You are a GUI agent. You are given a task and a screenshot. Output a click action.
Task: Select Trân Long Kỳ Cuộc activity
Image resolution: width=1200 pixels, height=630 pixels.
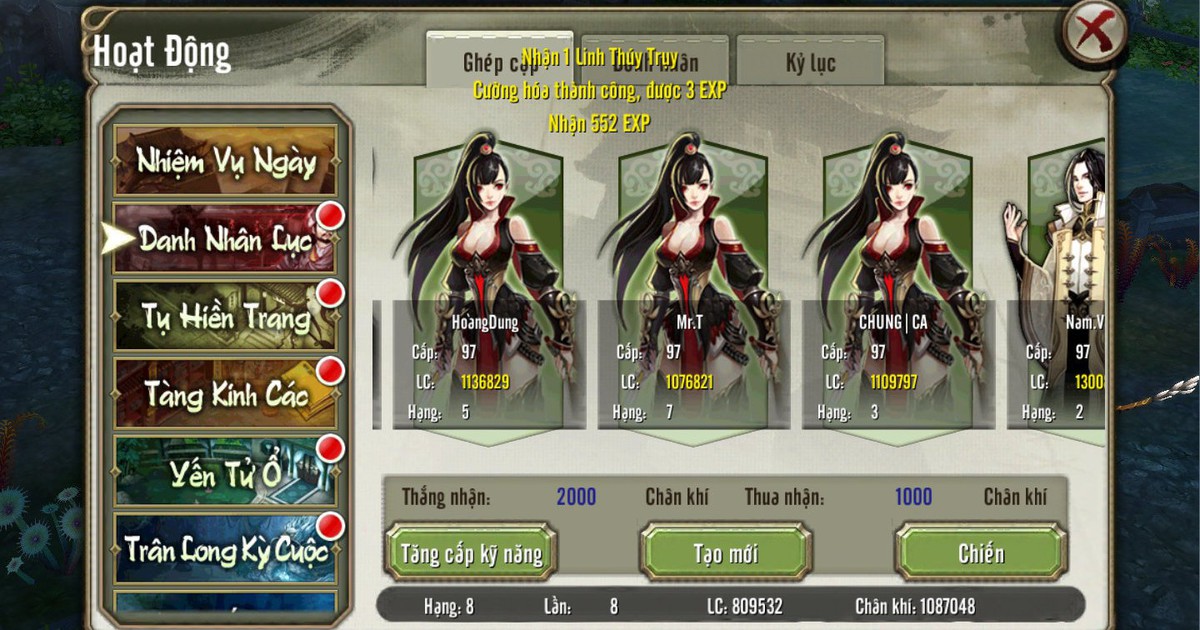(x=225, y=548)
